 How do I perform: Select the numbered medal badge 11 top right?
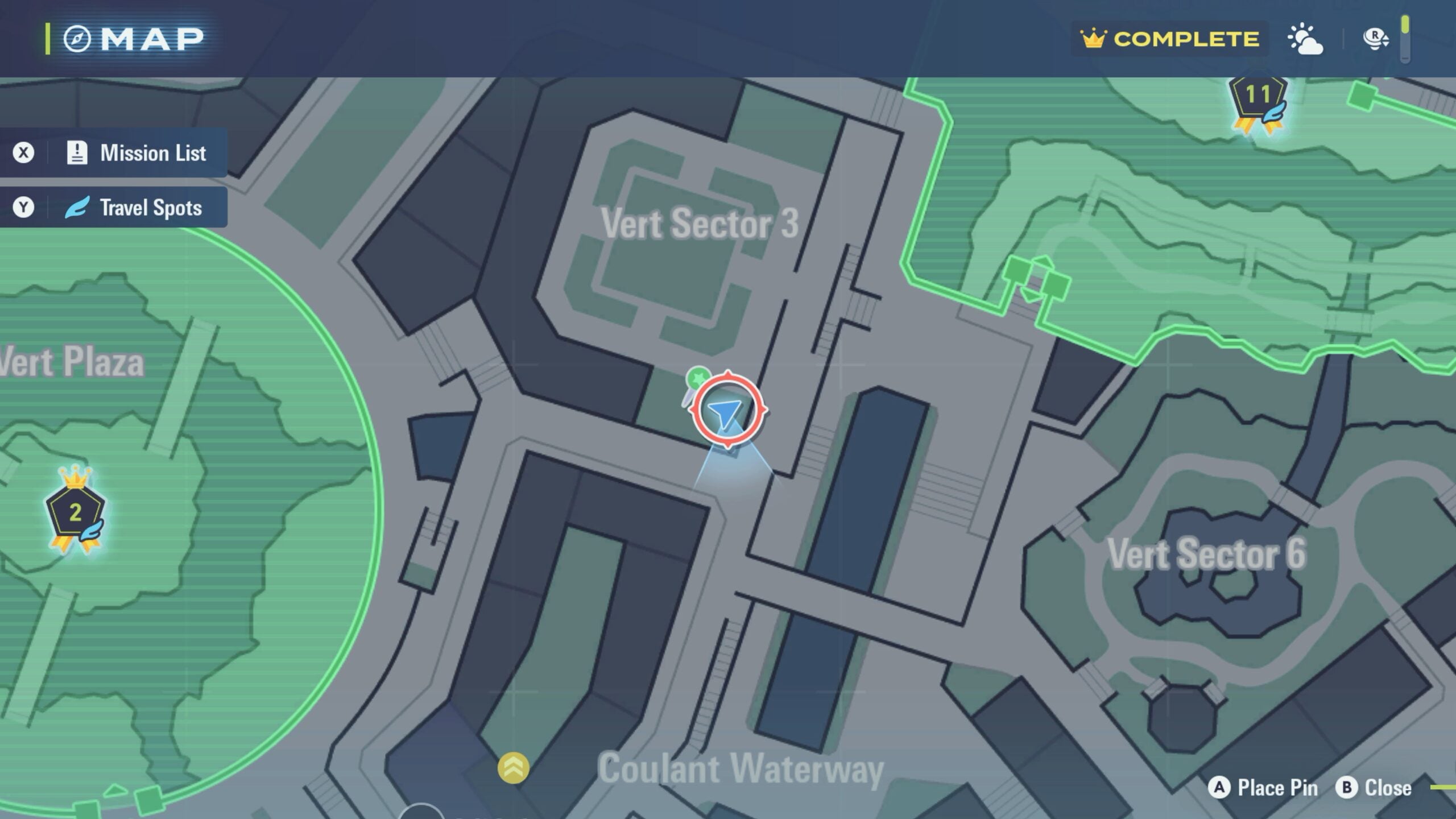pyautogui.click(x=1257, y=96)
